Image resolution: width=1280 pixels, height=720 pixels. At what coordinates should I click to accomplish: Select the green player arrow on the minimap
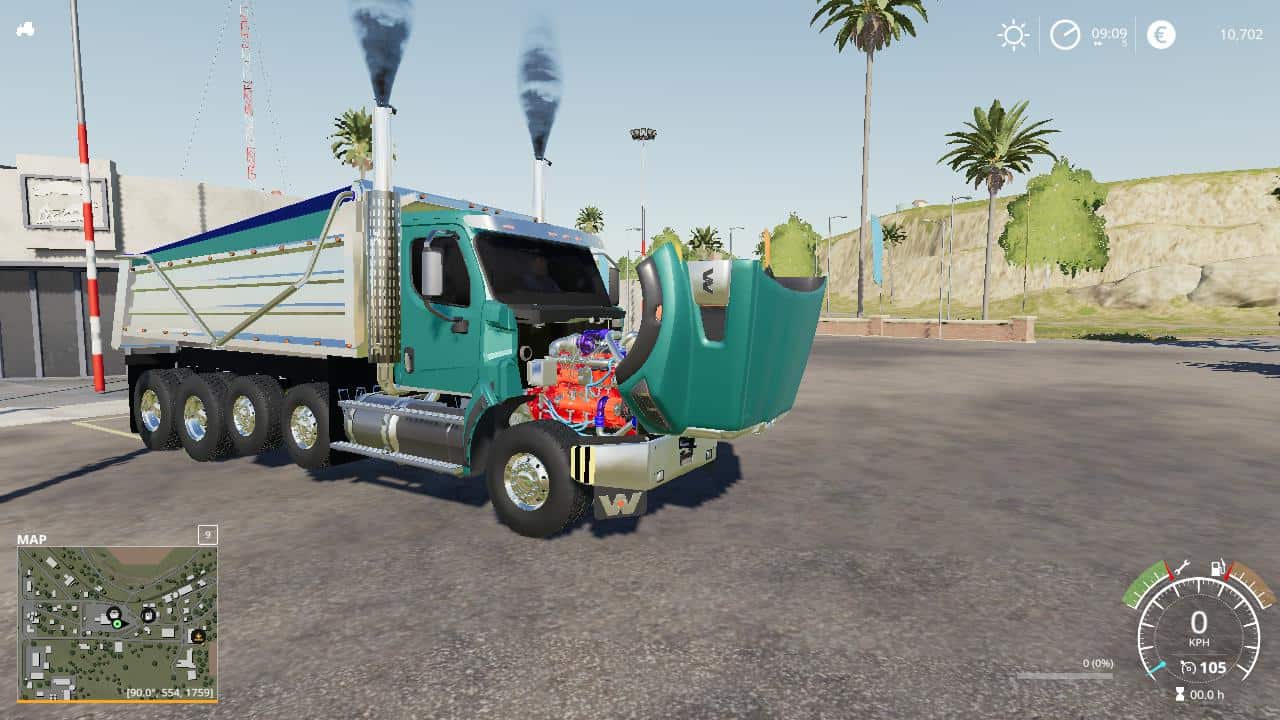117,624
